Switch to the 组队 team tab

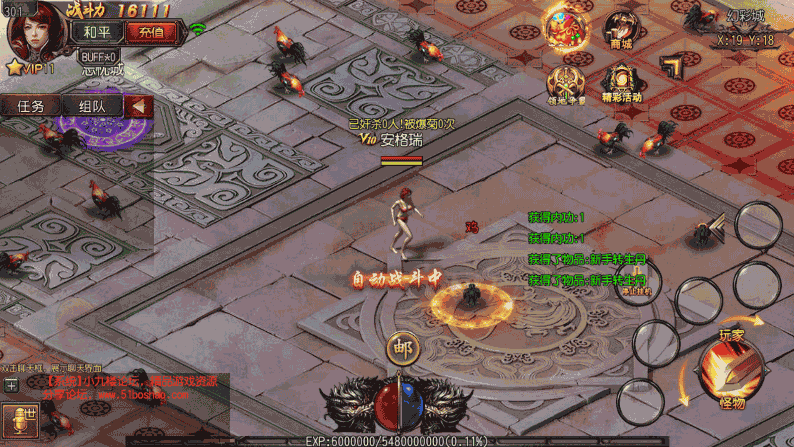92,106
